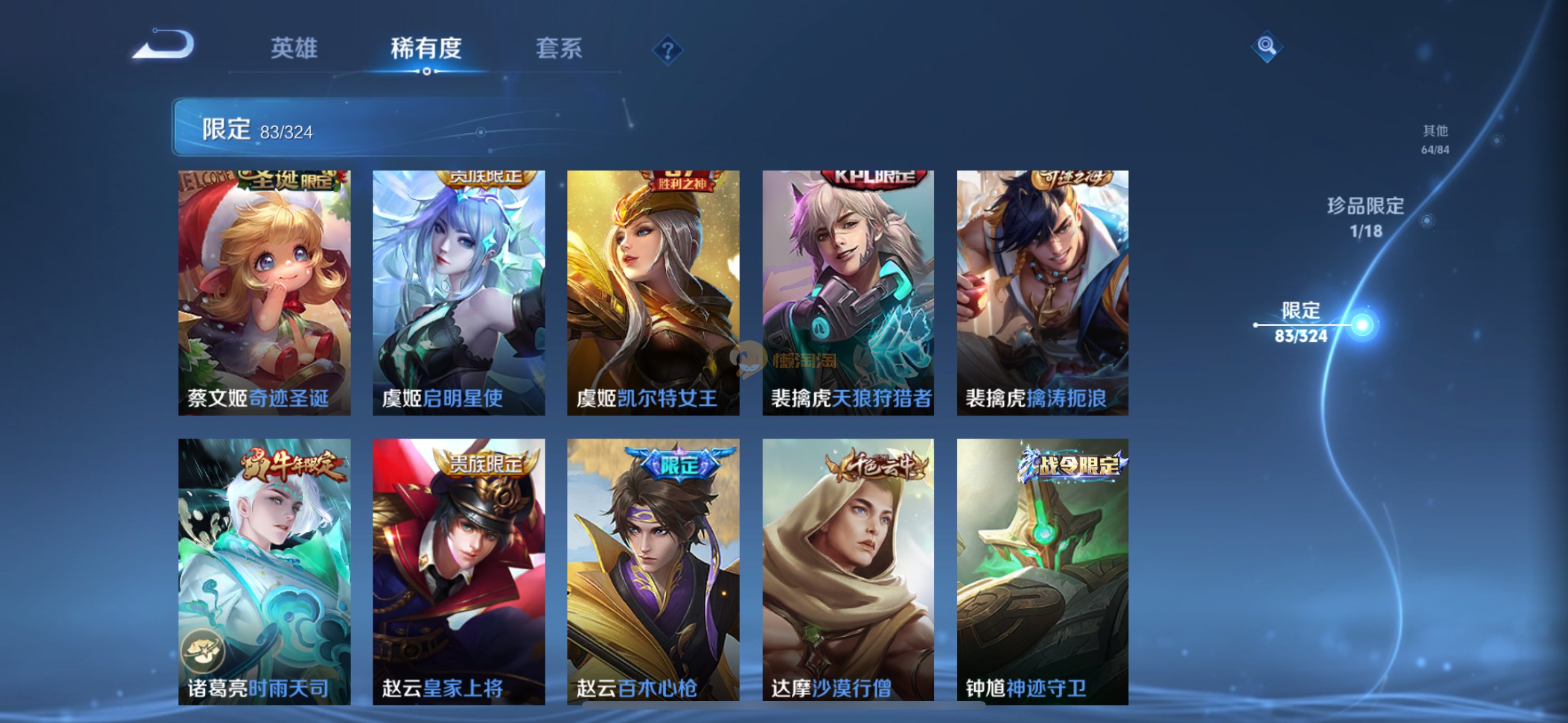Jump to the 珍品限定 rarity section
Image resolution: width=1568 pixels, height=723 pixels.
(x=1366, y=217)
